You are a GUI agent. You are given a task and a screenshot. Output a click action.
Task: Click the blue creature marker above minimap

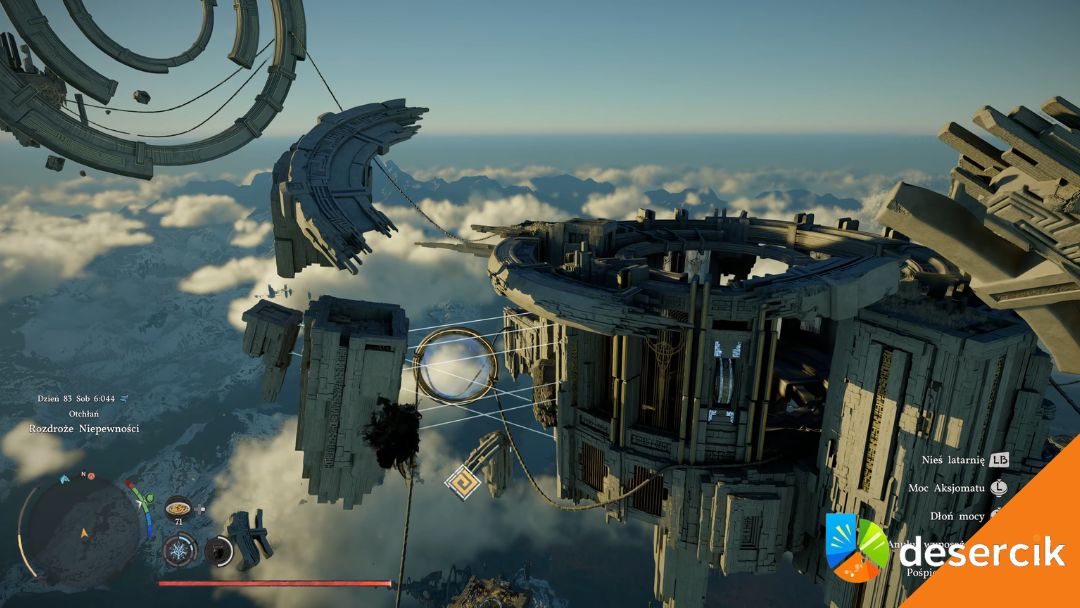click(x=66, y=478)
